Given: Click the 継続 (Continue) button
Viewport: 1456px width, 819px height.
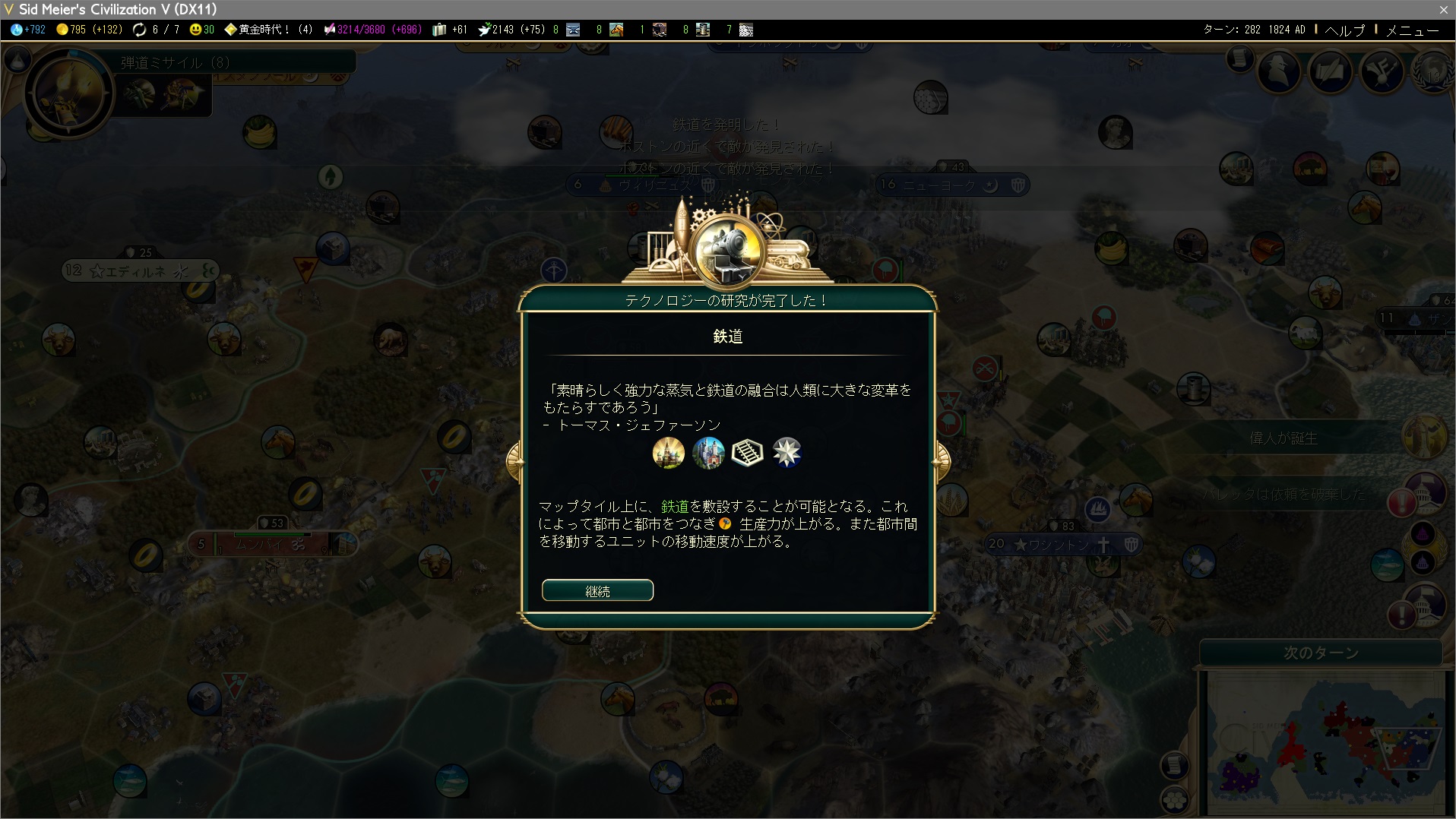Looking at the screenshot, I should pyautogui.click(x=597, y=590).
